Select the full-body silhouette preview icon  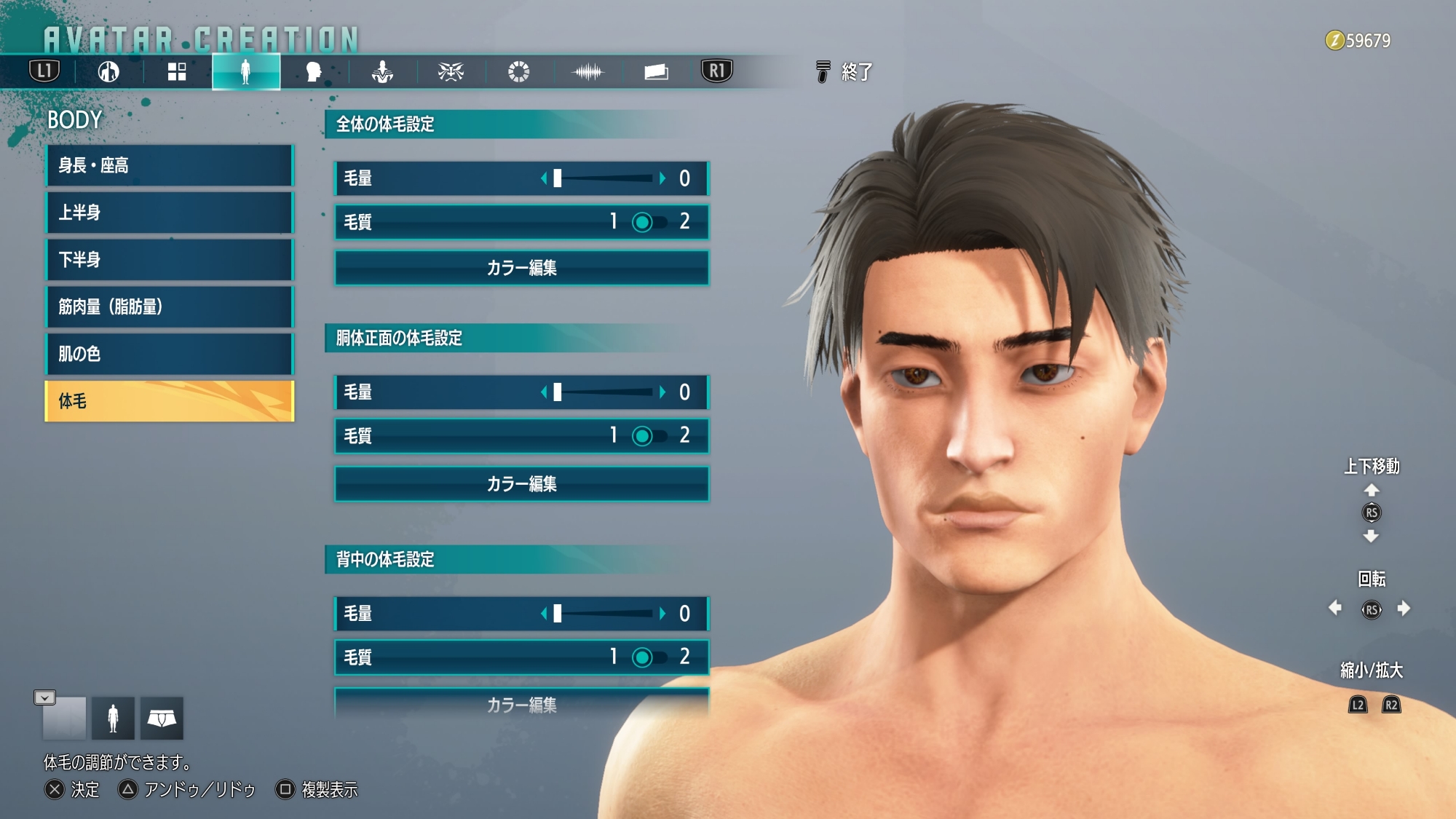tap(113, 719)
